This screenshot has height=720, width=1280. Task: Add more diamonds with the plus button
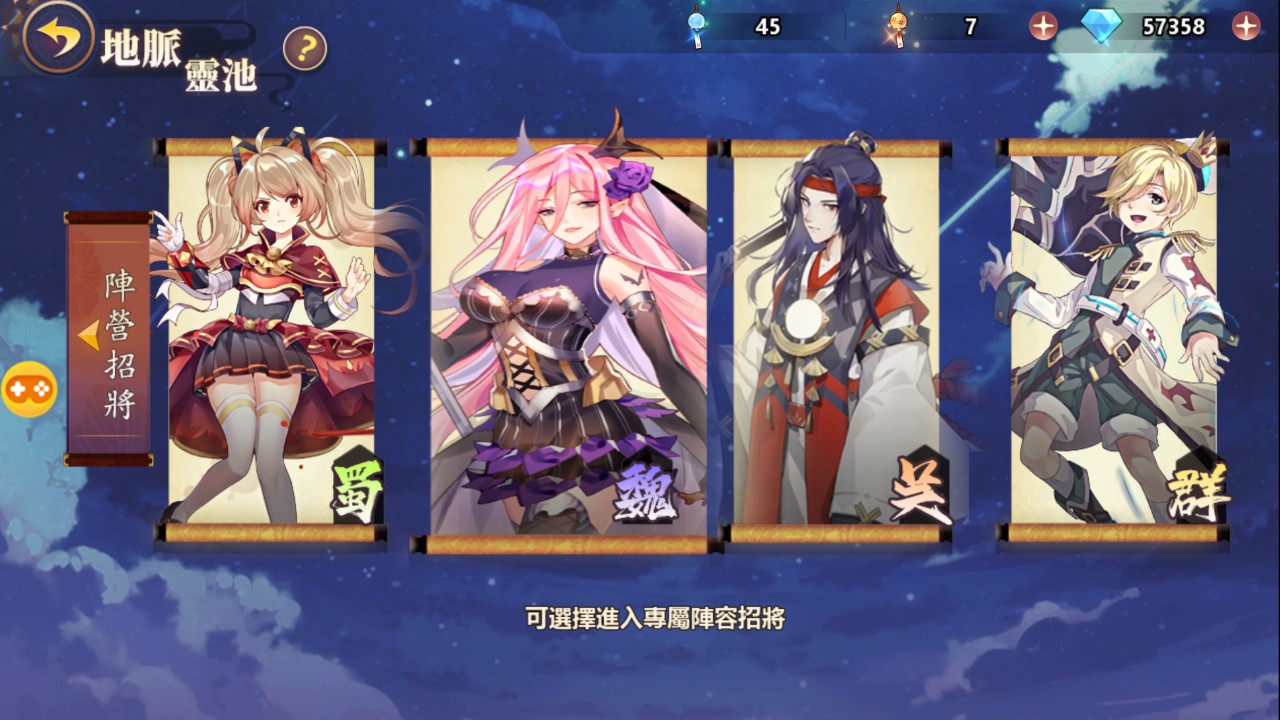pyautogui.click(x=1246, y=27)
